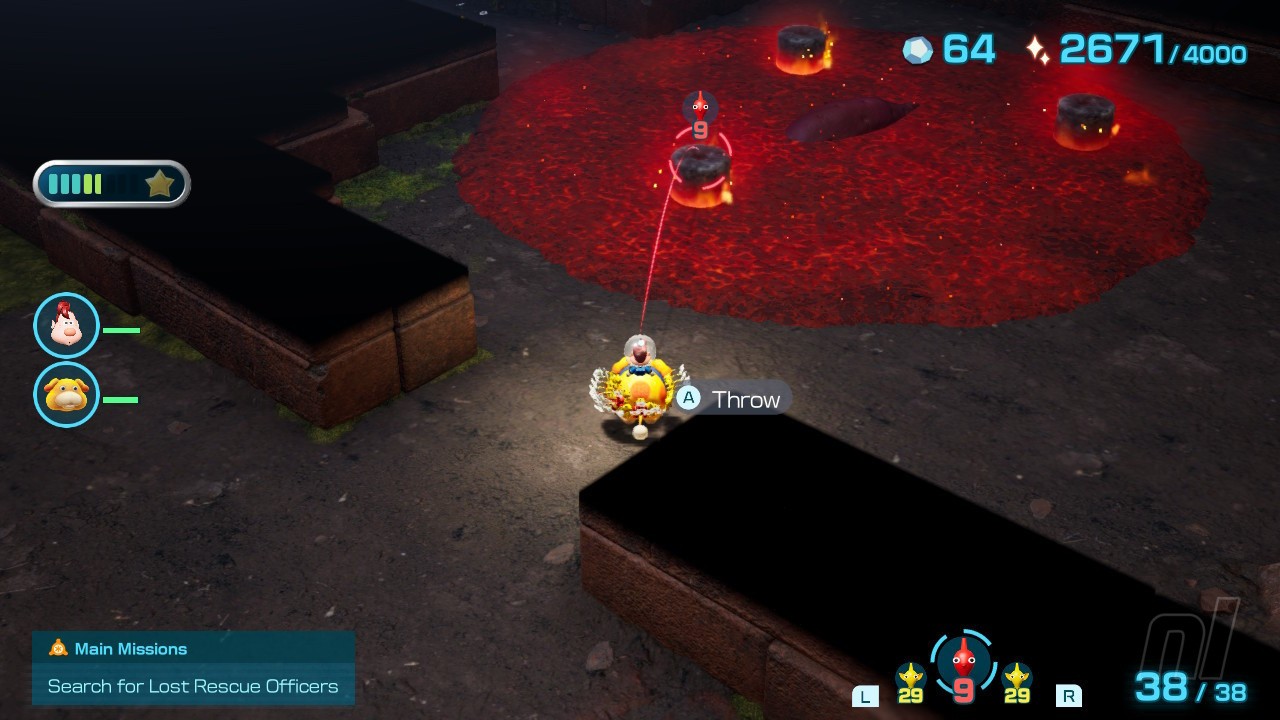
Task: Select the rescue officer captain portrait
Action: click(x=66, y=326)
